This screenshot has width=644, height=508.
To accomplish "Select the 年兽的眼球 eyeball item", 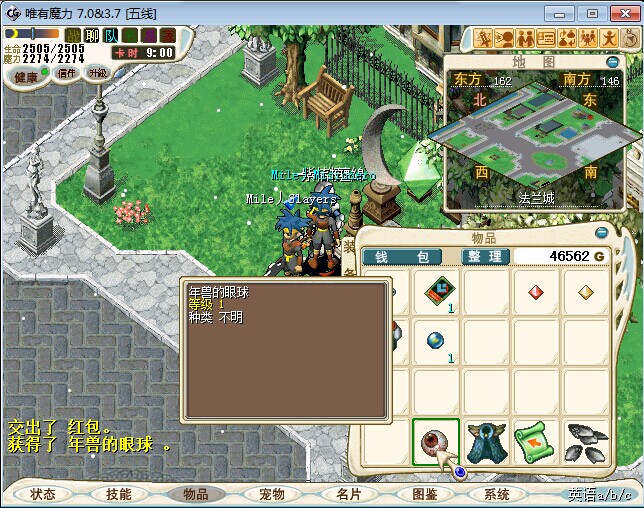I will 436,442.
